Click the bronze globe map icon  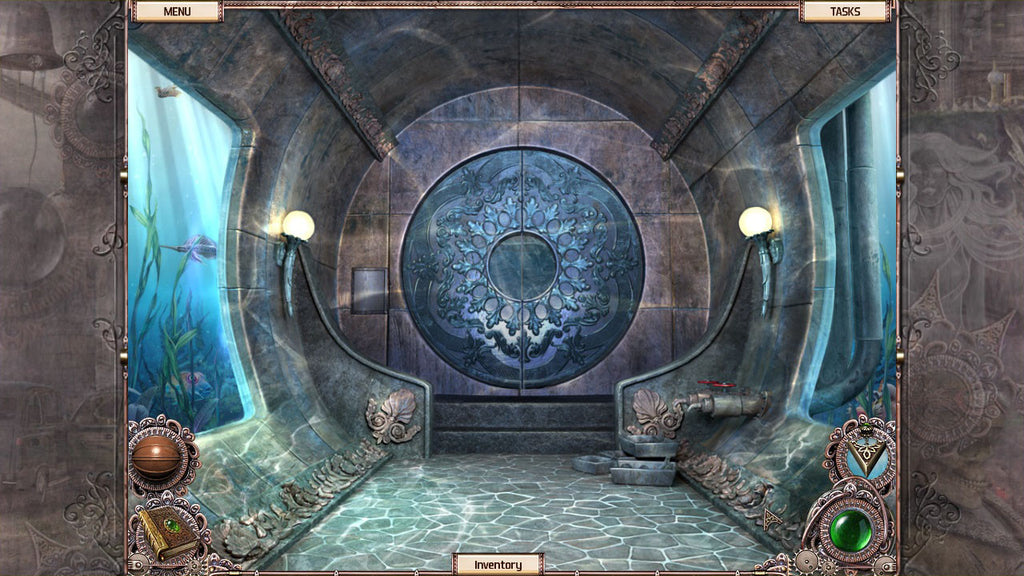tap(160, 456)
